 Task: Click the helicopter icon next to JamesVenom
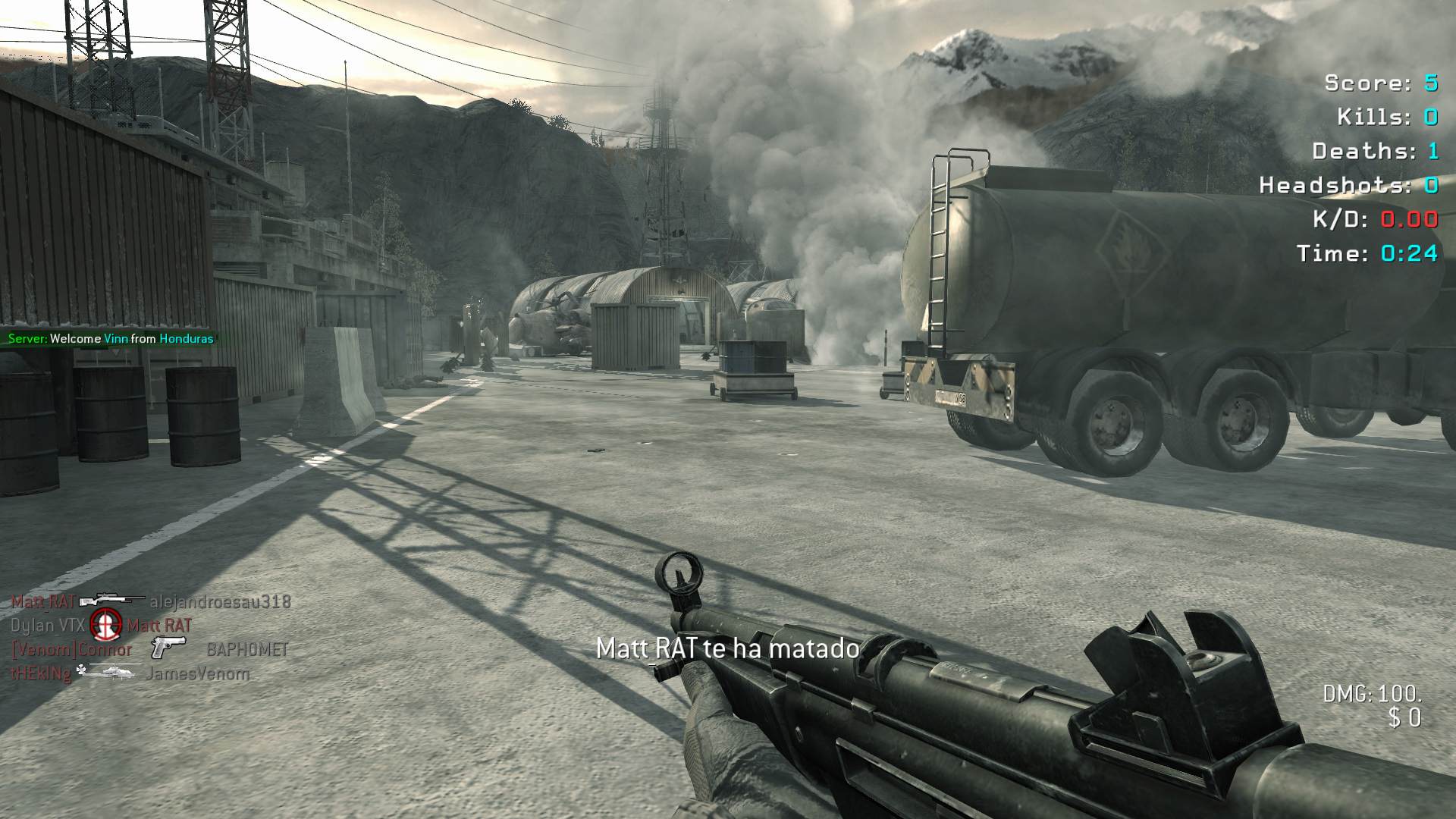click(x=108, y=672)
